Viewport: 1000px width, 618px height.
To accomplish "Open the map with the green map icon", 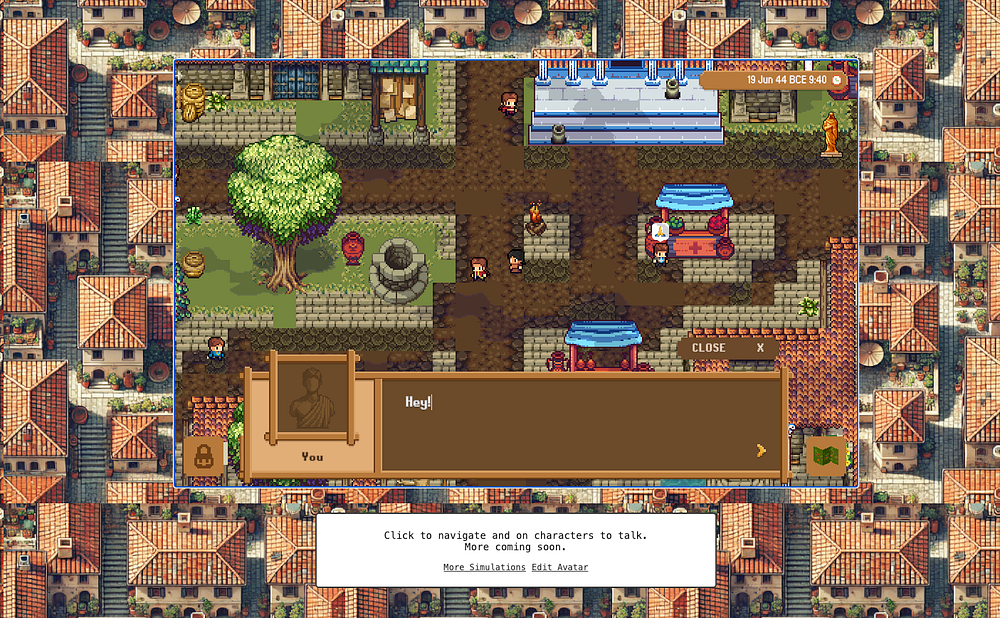I will click(826, 456).
